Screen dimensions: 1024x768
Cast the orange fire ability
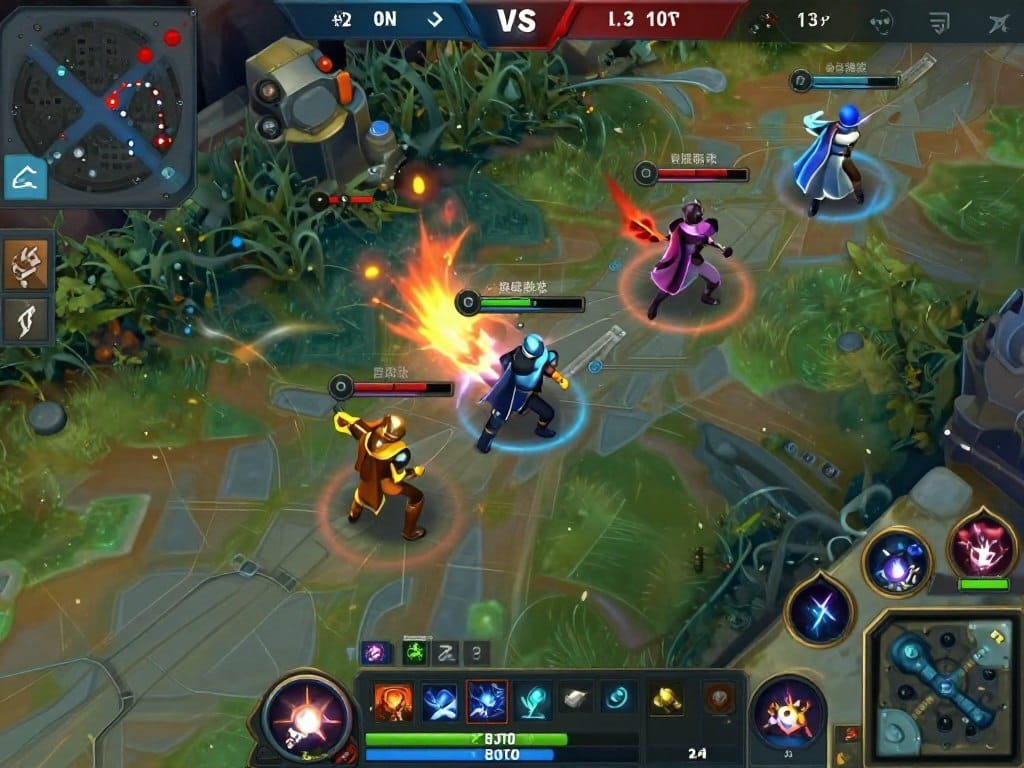(x=393, y=700)
